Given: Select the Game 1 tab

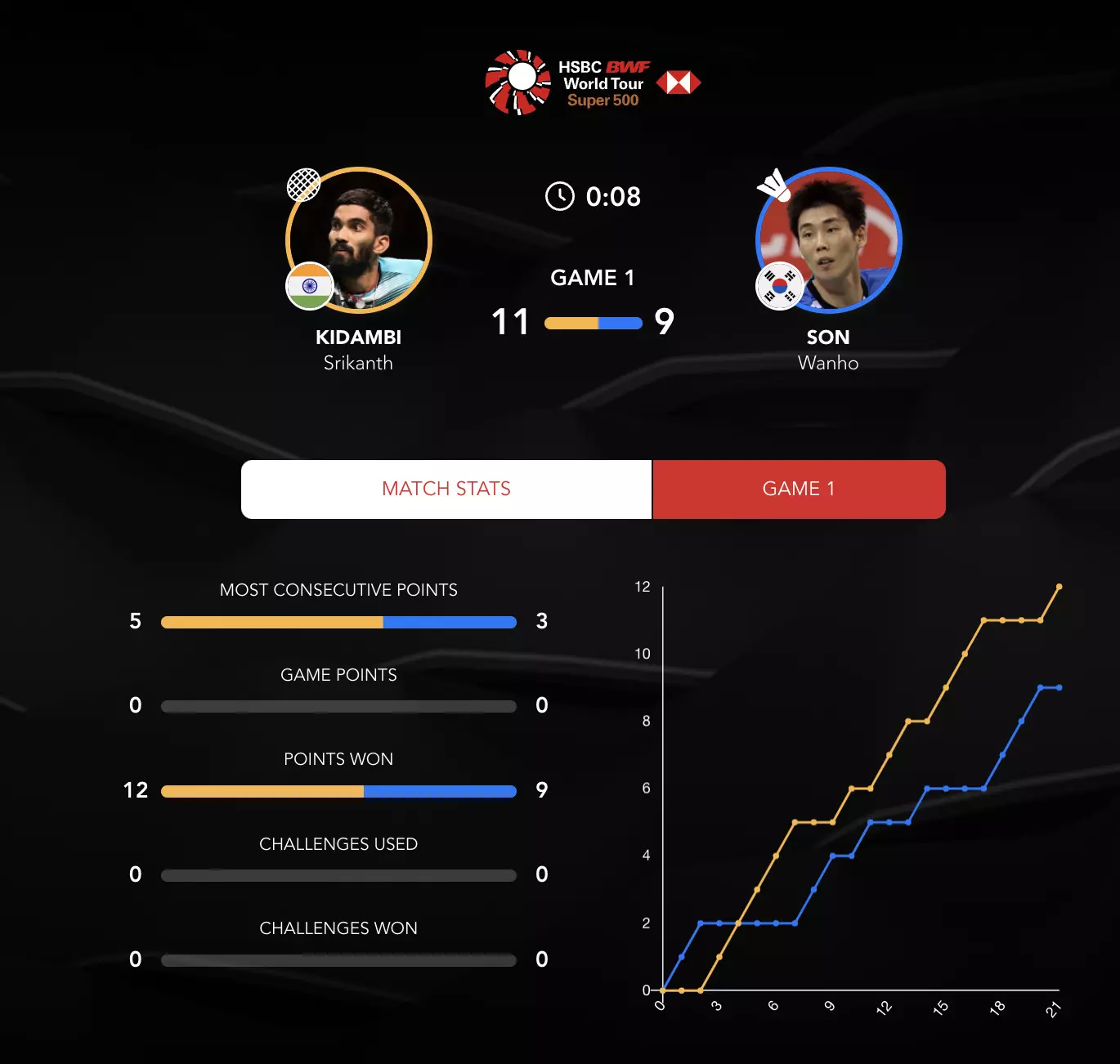Looking at the screenshot, I should coord(799,489).
